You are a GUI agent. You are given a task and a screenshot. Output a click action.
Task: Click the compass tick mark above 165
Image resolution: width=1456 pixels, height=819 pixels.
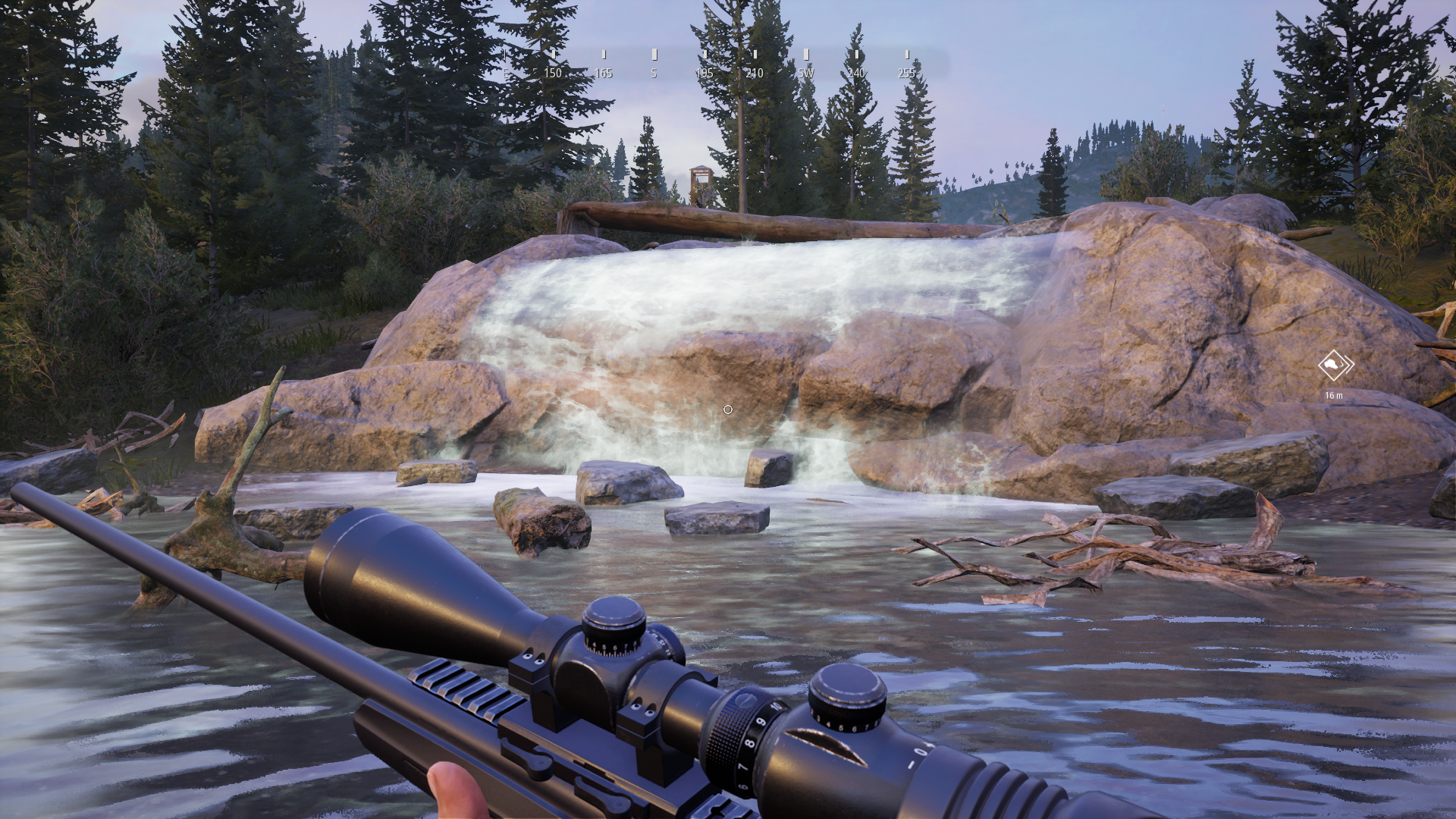pos(603,55)
